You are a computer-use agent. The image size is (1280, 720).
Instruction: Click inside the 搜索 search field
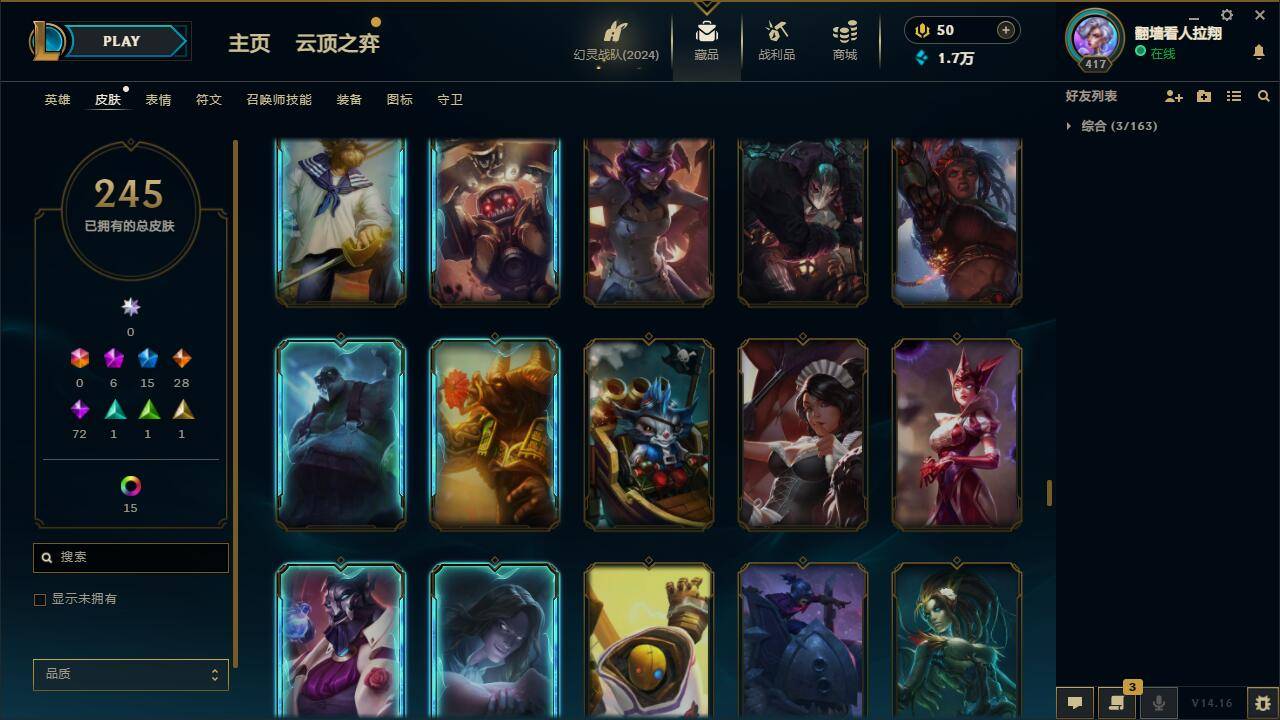(x=130, y=557)
